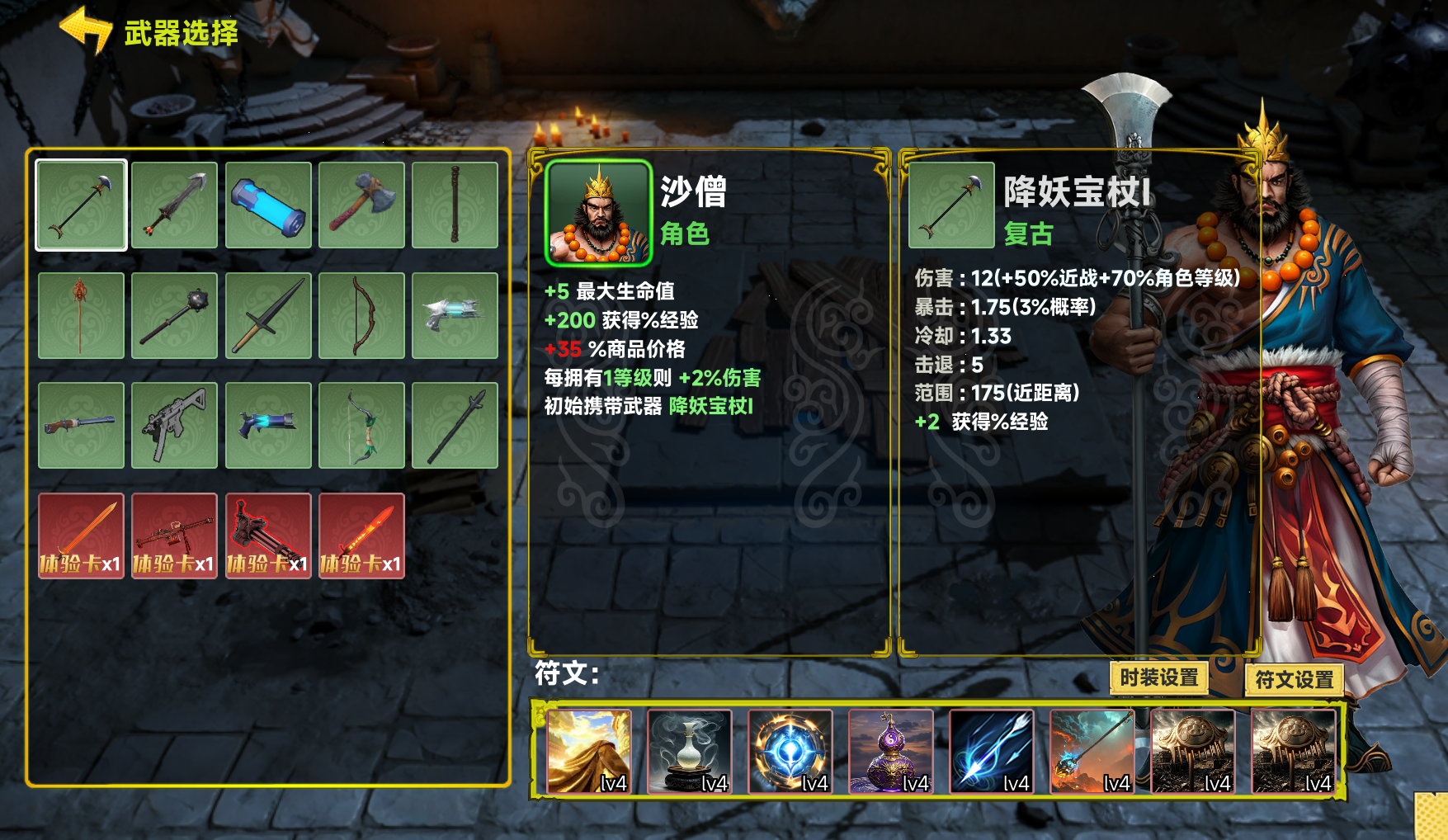Select the blue energy canister weapon
Image resolution: width=1448 pixels, height=840 pixels.
(266, 204)
